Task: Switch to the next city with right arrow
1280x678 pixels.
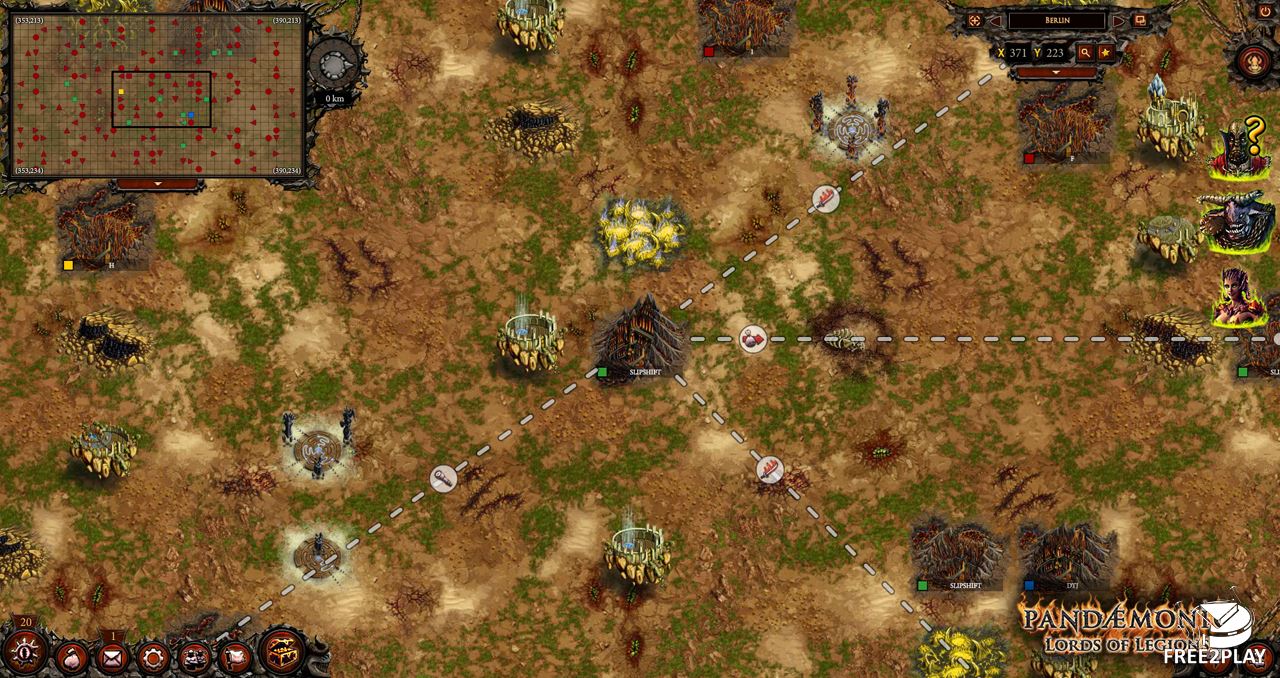Action: tap(1119, 20)
